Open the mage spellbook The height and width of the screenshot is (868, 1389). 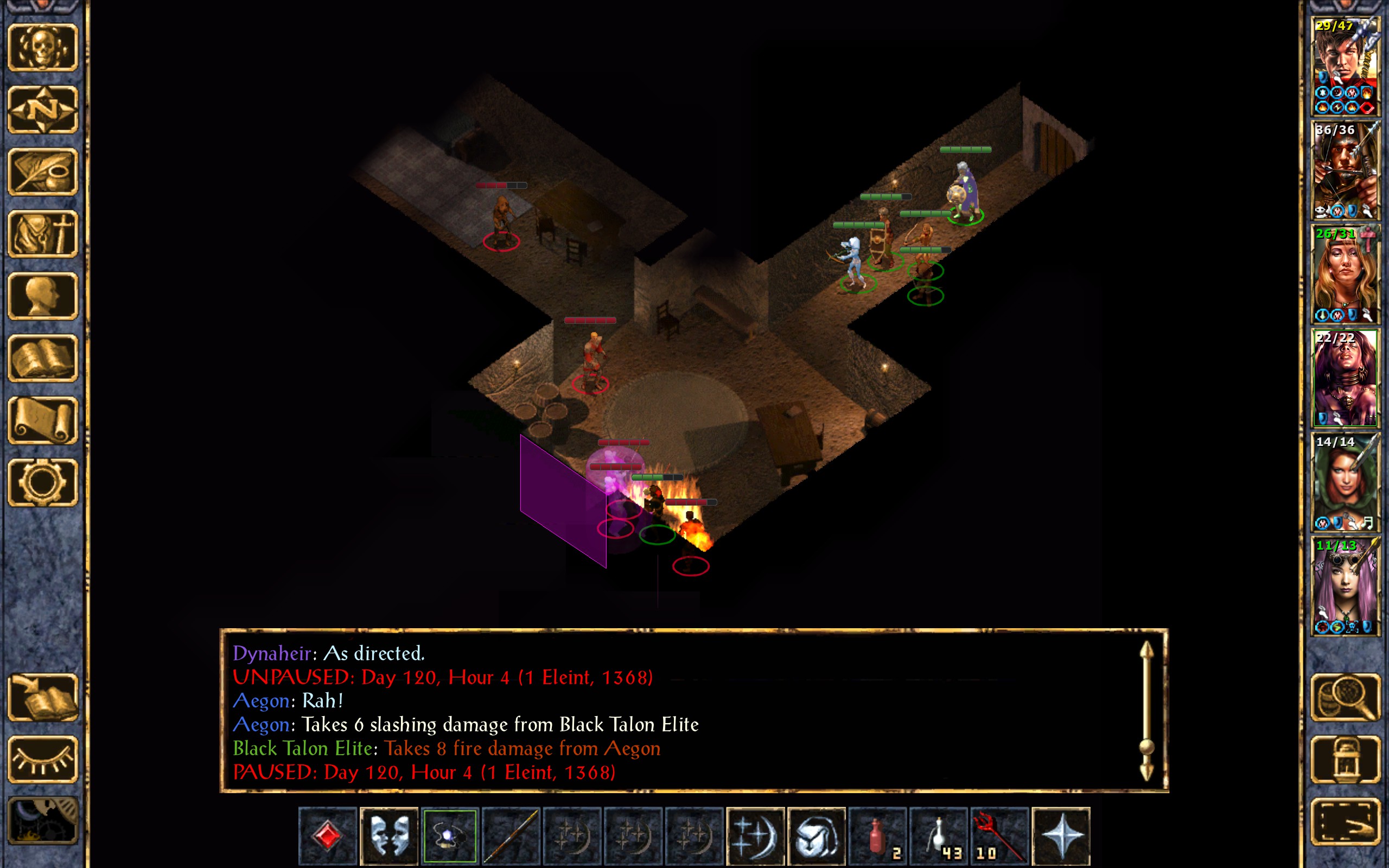coord(43,358)
